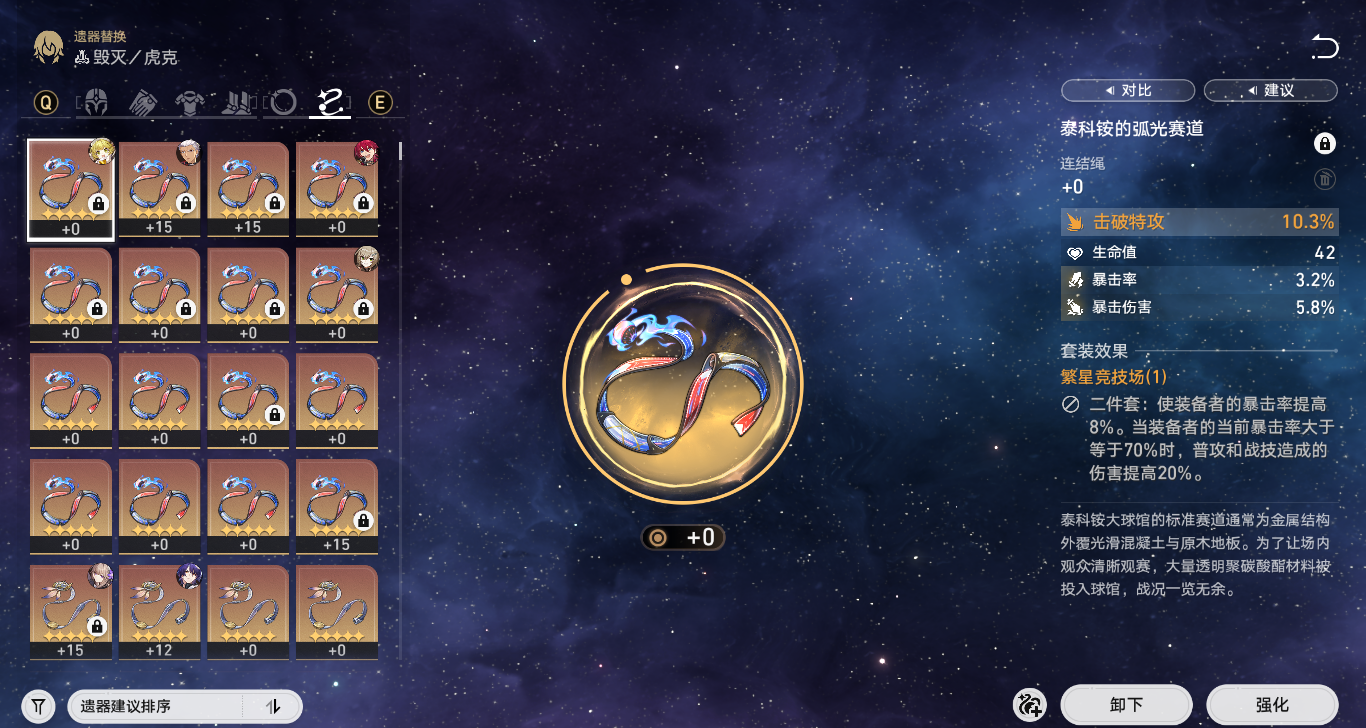This screenshot has height=728, width=1366.
Task: Click the icon left of the 卸下 button
Action: [x=1028, y=705]
